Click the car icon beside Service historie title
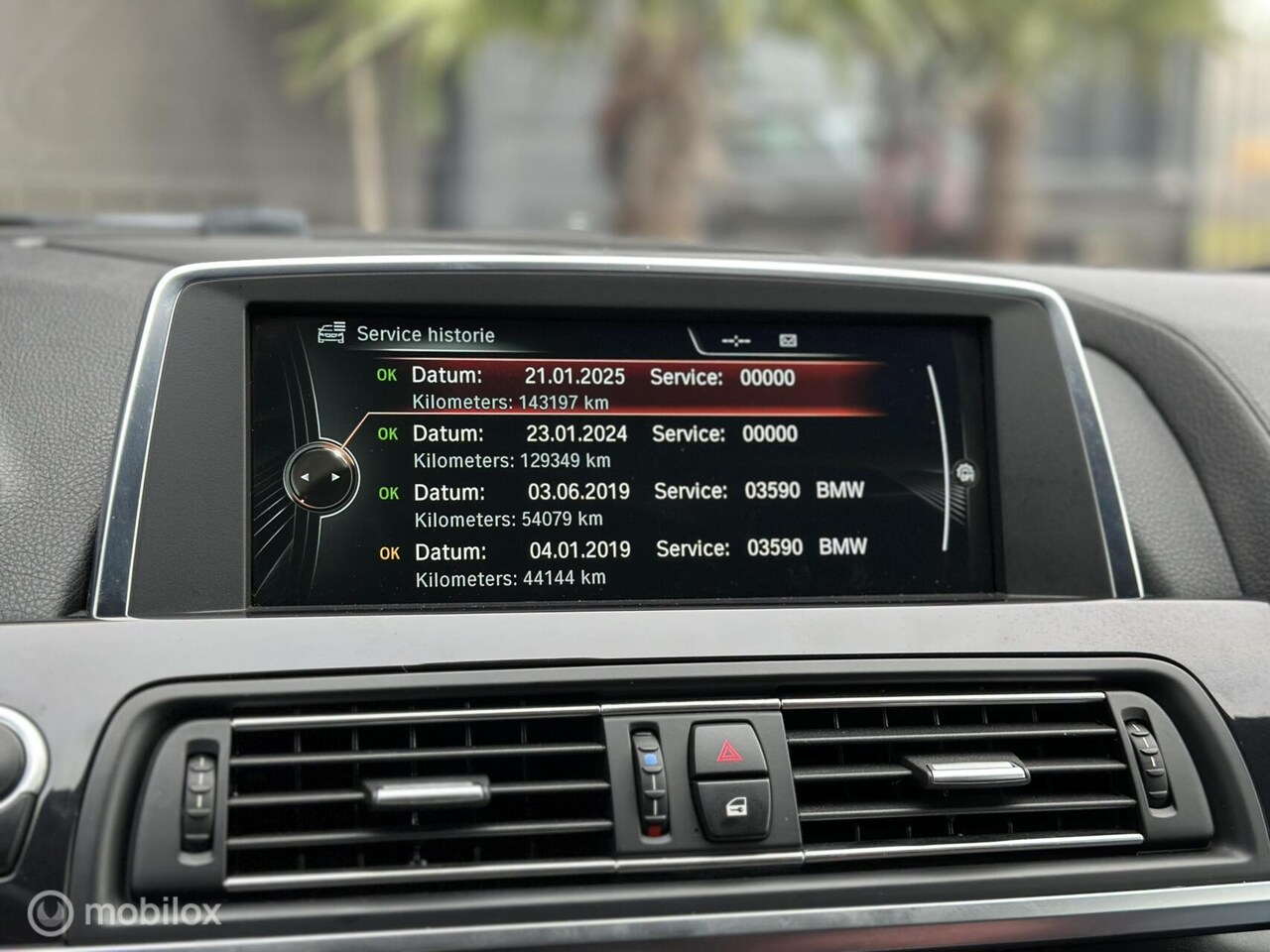This screenshot has height=952, width=1270. (331, 334)
